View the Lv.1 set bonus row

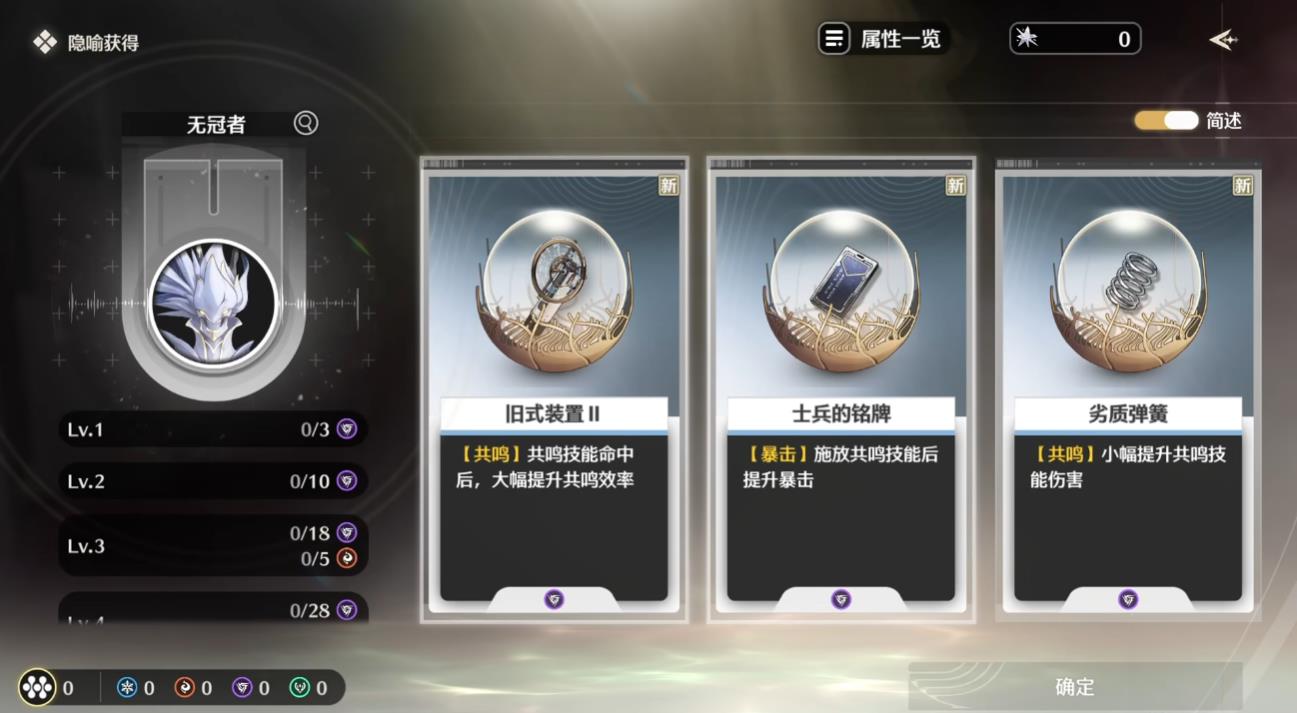[x=213, y=430]
